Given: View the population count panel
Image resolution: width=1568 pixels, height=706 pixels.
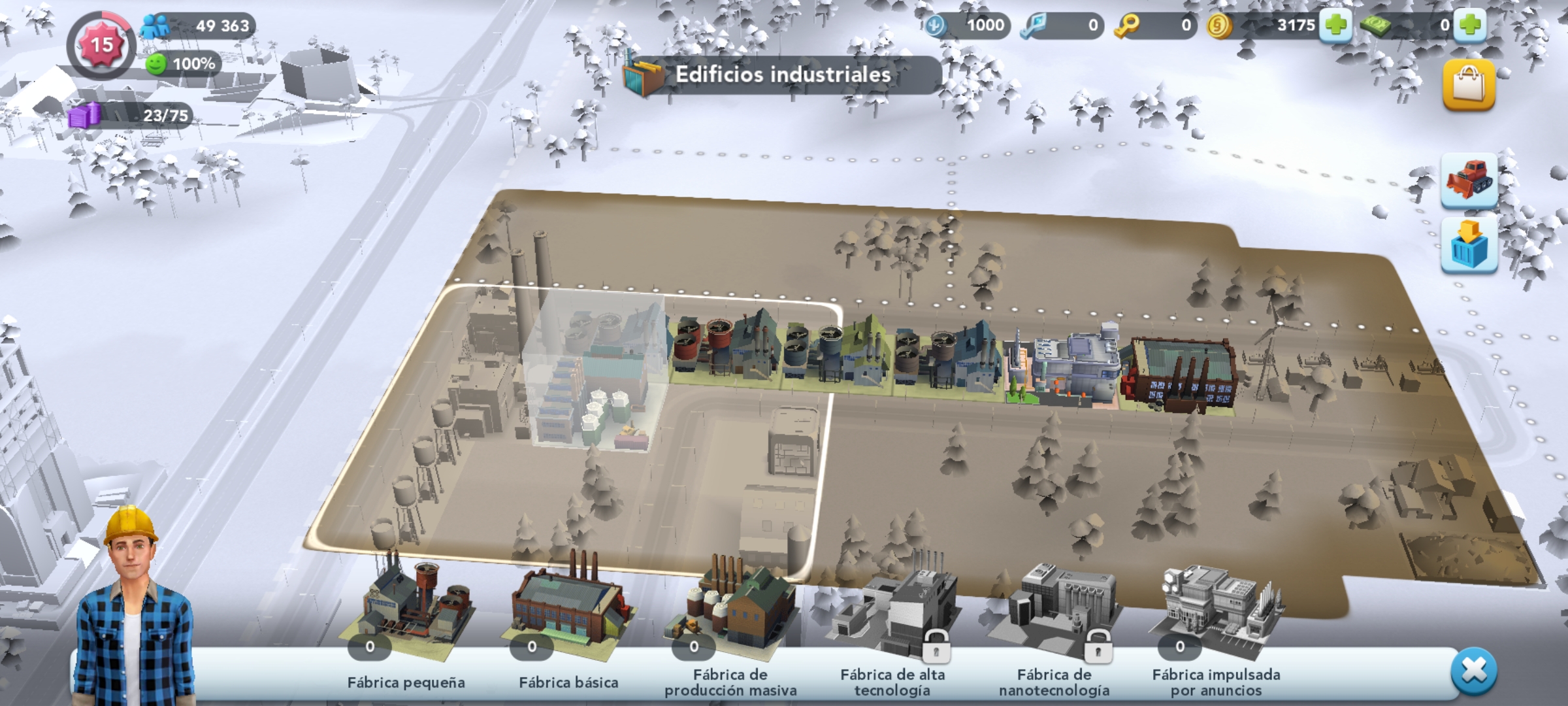Looking at the screenshot, I should pos(199,25).
